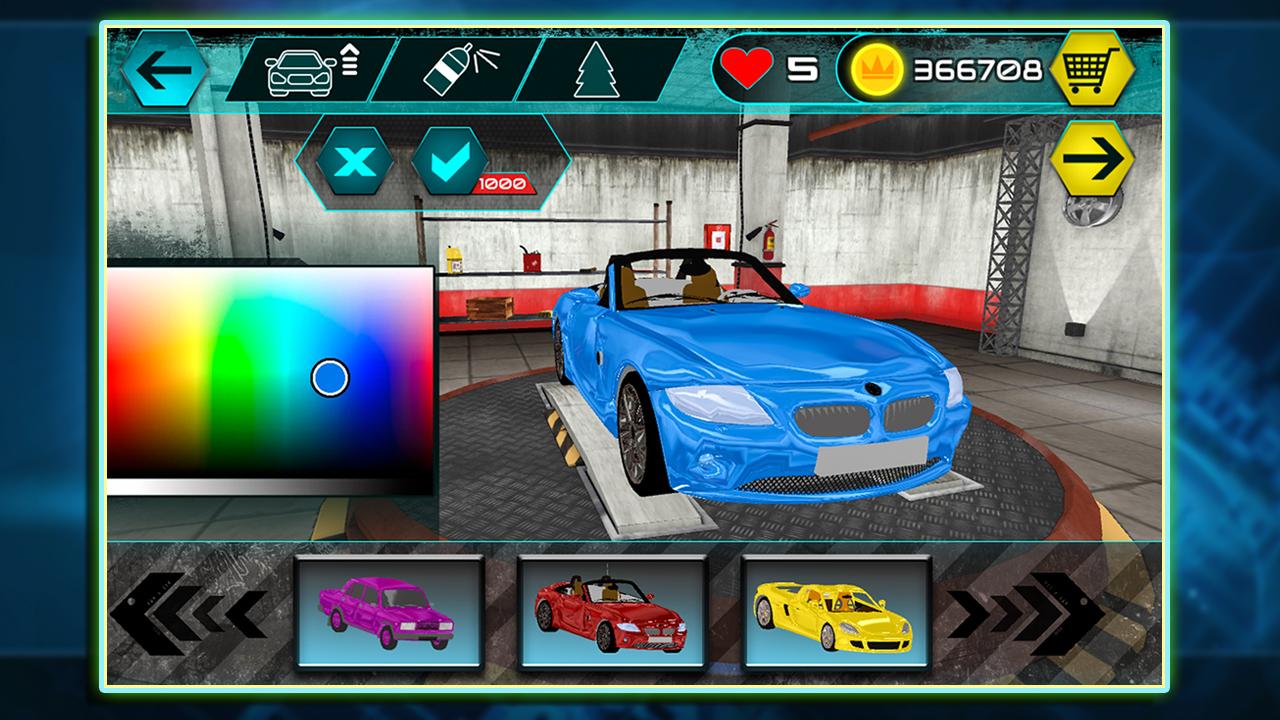Click the grayscale strip below the palette
Screen dimensions: 1280x720
[x=270, y=487]
